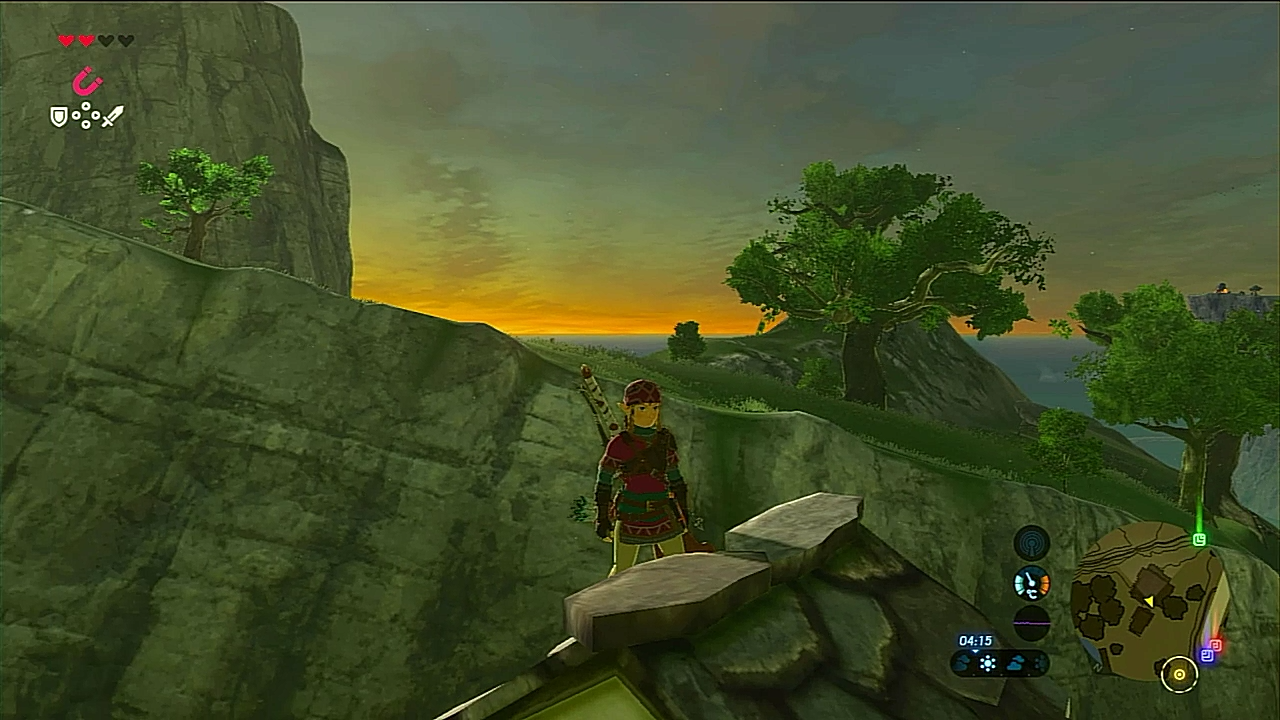Viewport: 1280px width, 720px height.
Task: Click the yellow circular target marker
Action: click(x=1179, y=675)
